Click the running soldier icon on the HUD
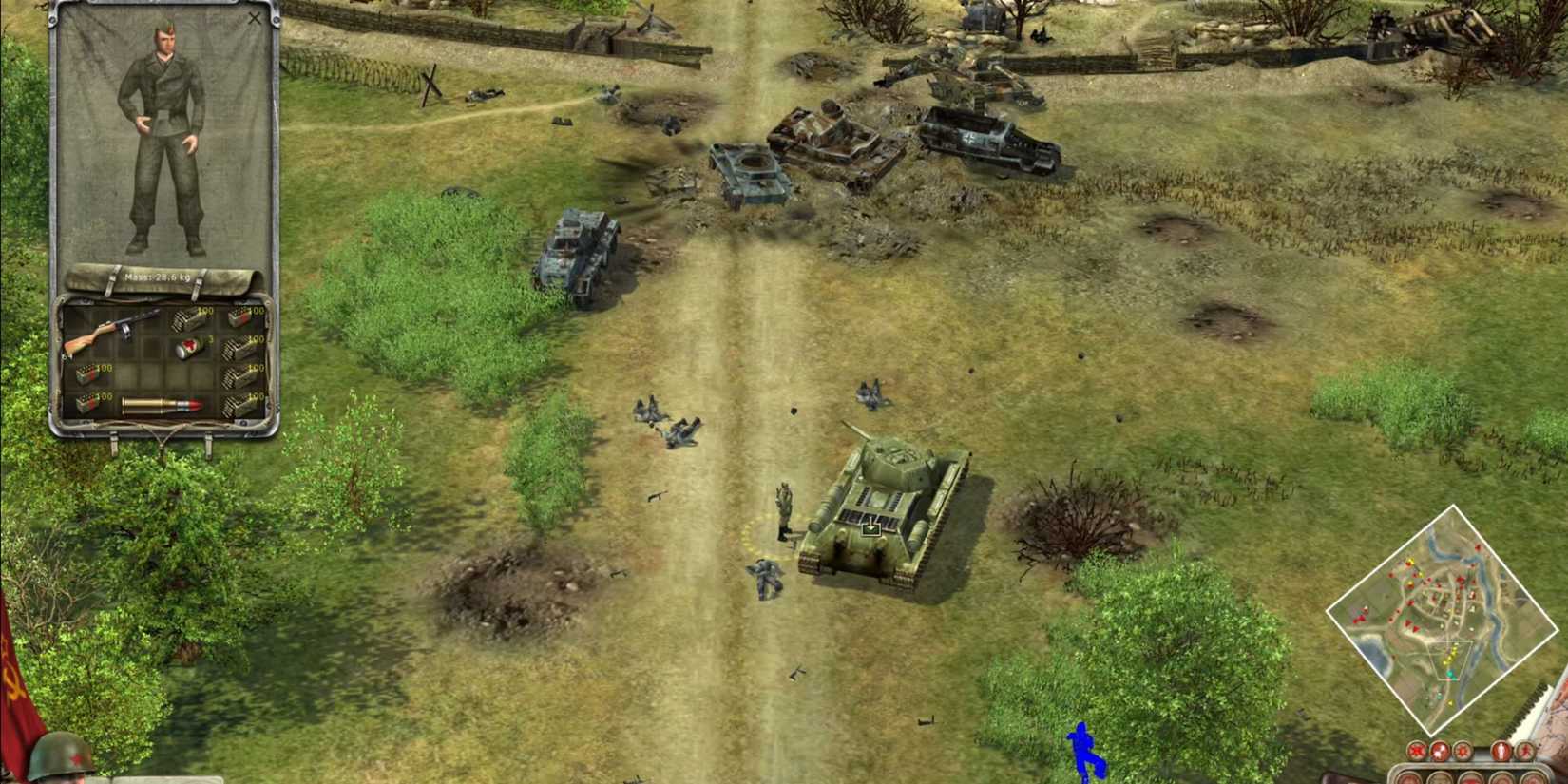The image size is (1568, 784). [1525, 750]
